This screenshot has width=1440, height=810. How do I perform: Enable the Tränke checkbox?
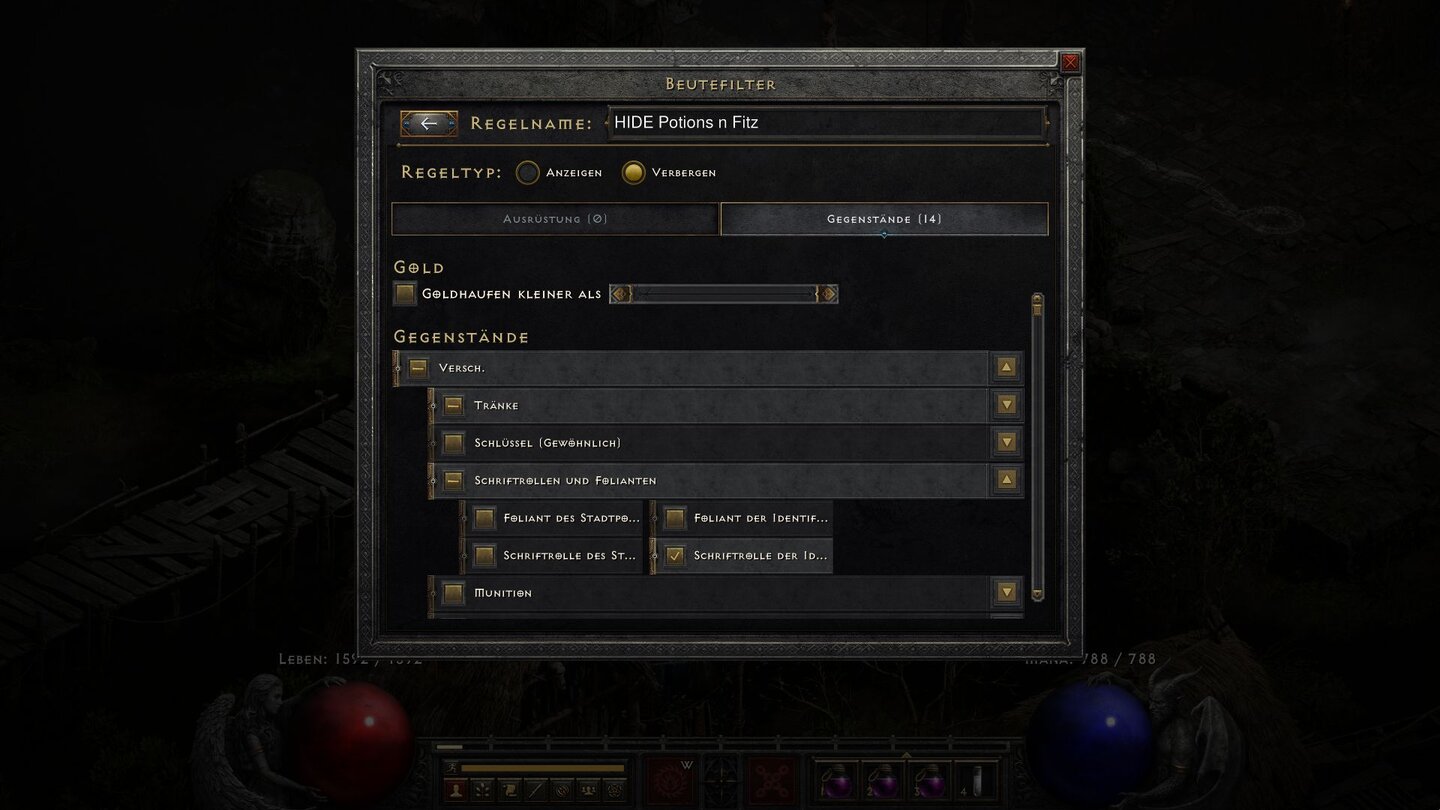[452, 405]
